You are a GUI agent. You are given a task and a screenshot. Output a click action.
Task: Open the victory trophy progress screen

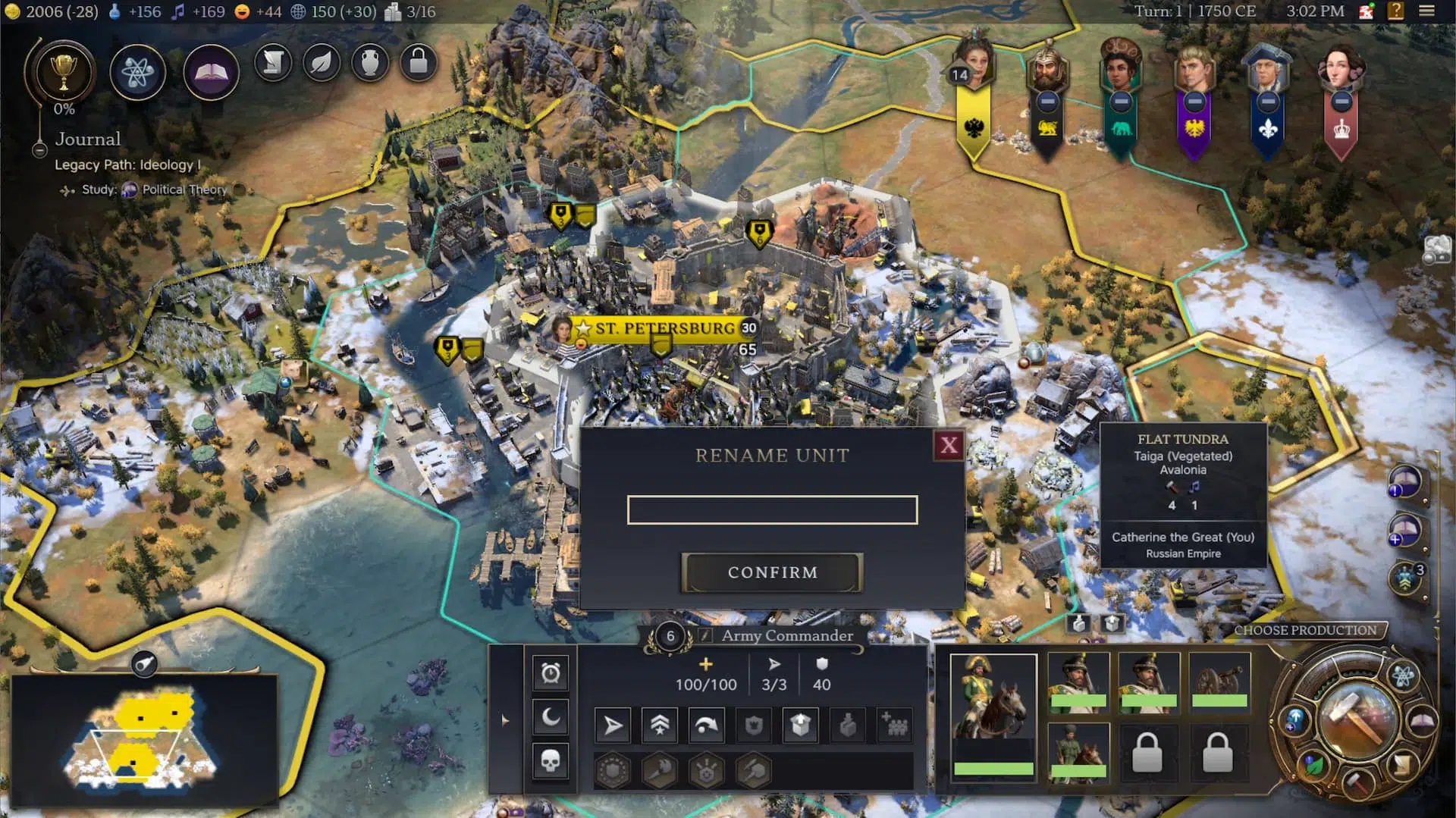64,72
